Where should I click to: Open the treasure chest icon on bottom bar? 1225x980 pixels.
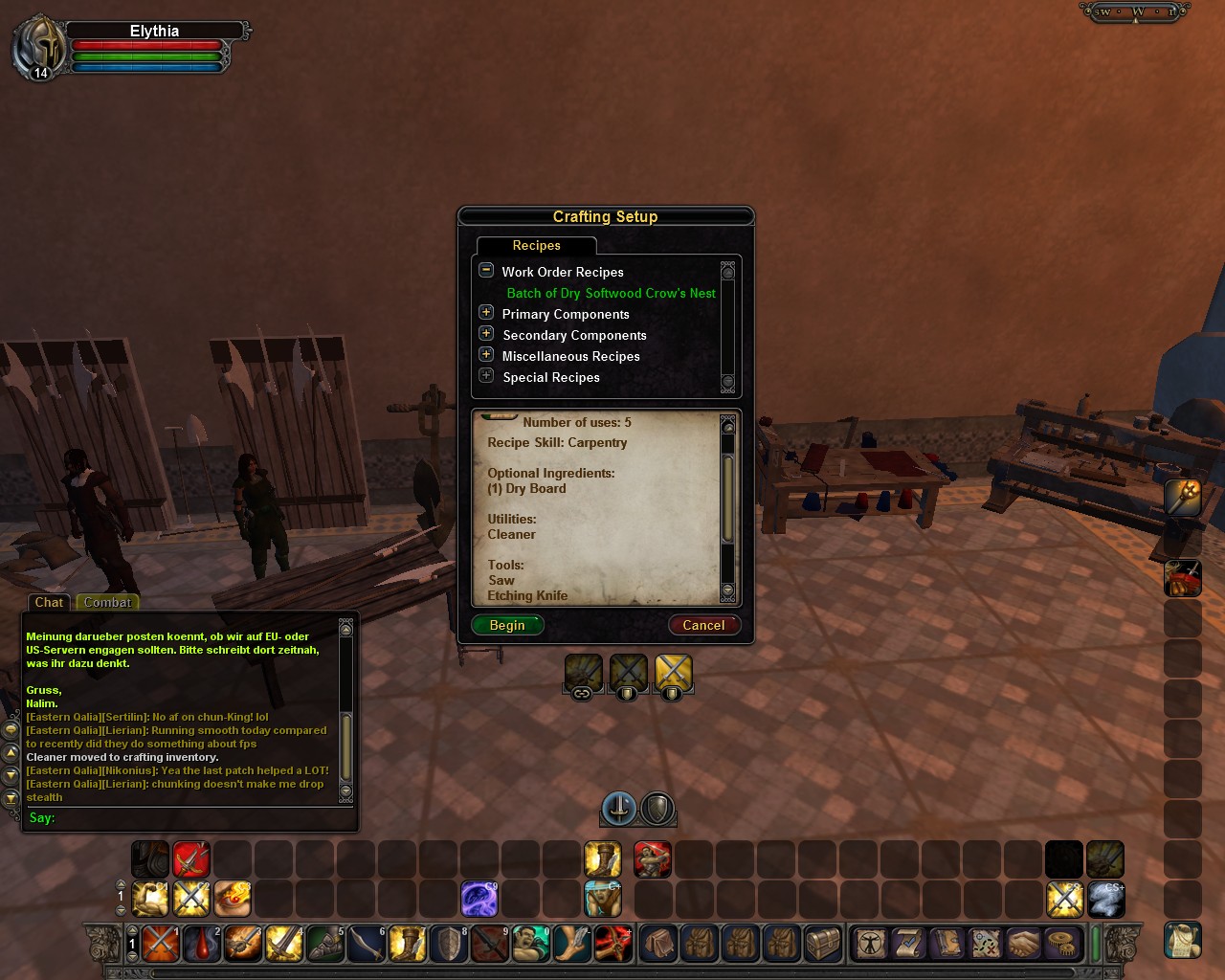click(x=823, y=943)
